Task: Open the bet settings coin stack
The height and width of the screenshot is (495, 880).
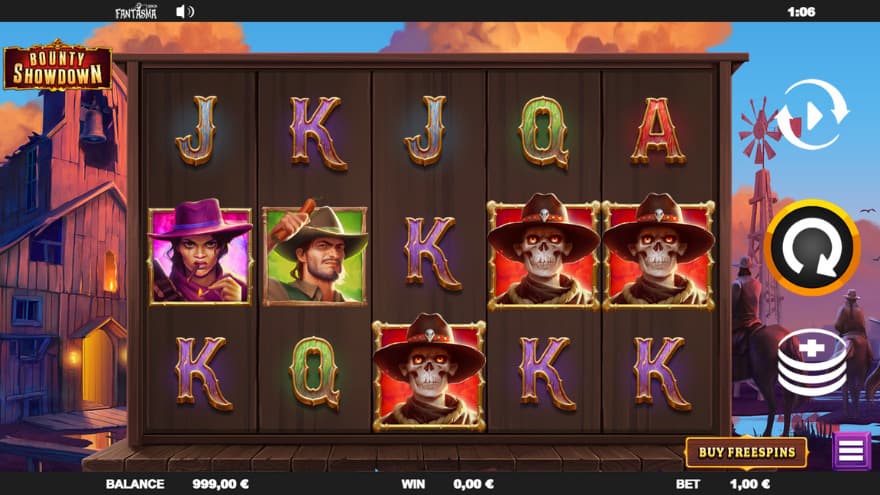Action: pyautogui.click(x=812, y=362)
